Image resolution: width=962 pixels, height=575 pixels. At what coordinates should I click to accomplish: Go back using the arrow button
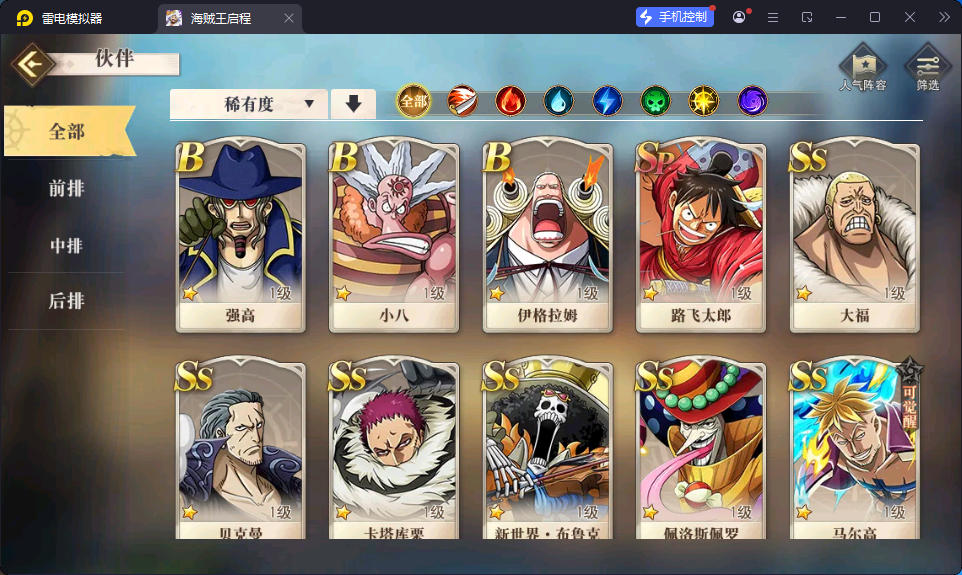33,64
